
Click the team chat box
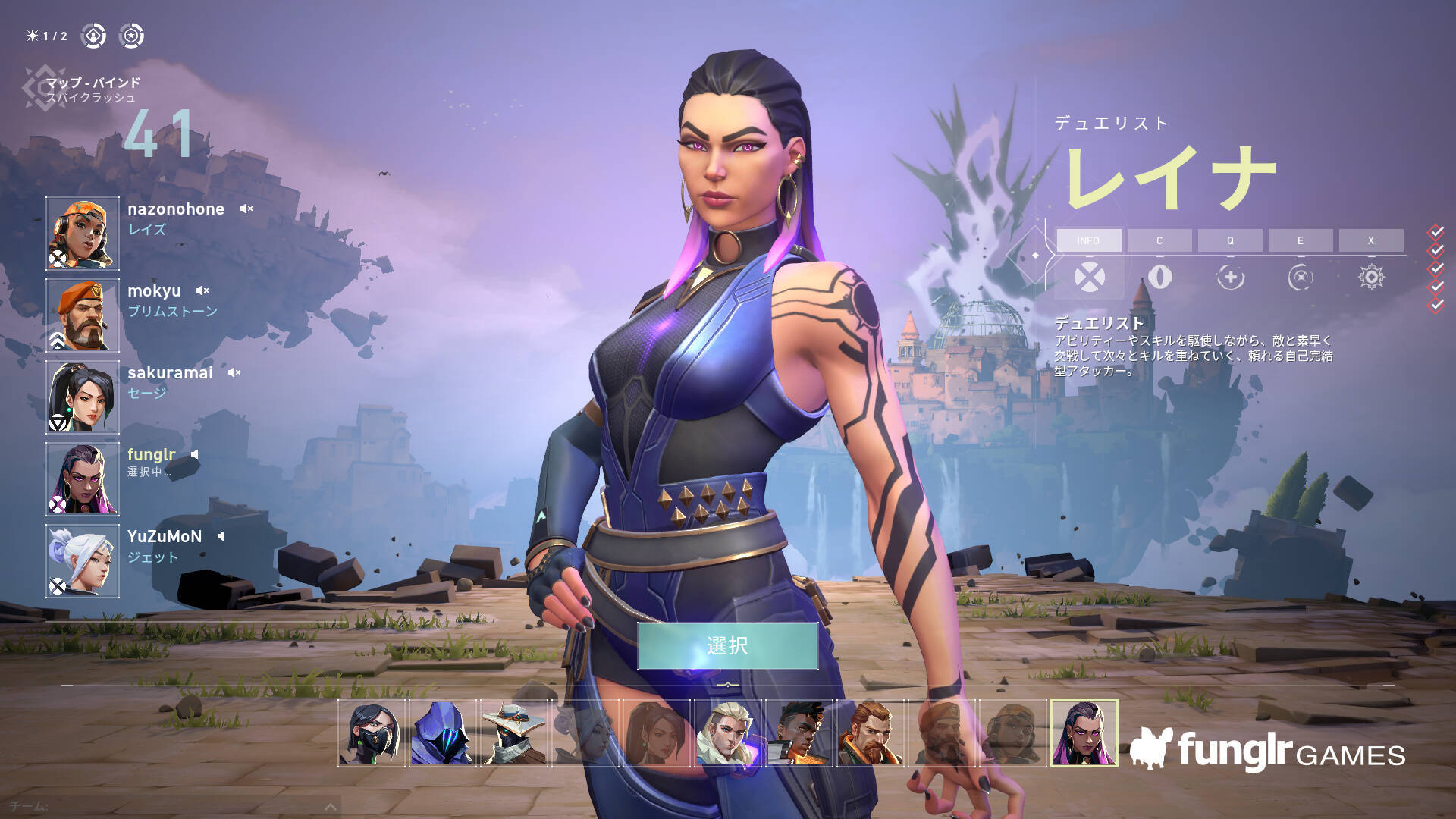click(x=167, y=807)
